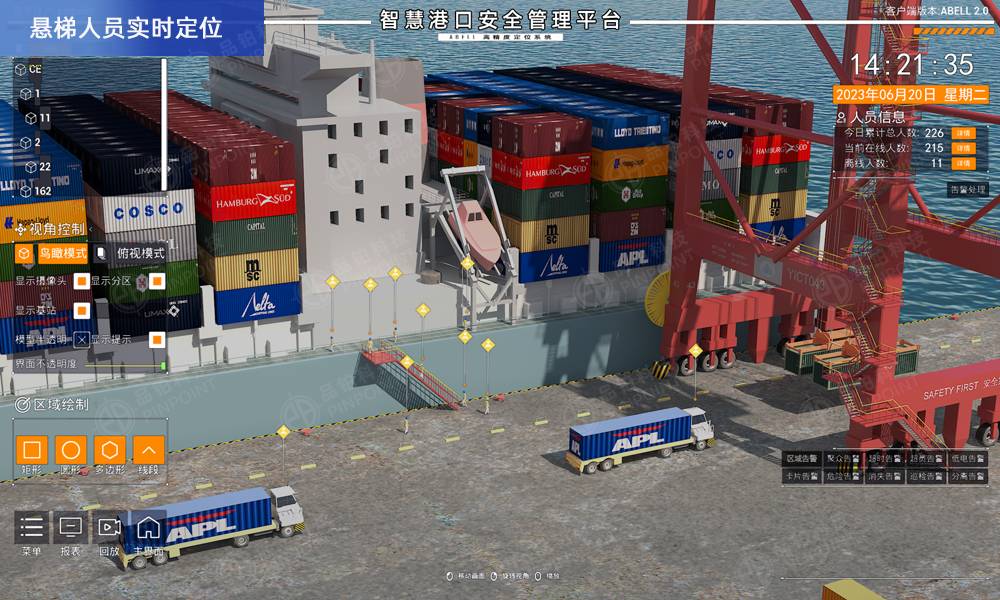View 详情 for today's total headcount
Image resolution: width=1000 pixels, height=600 pixels.
[x=962, y=133]
